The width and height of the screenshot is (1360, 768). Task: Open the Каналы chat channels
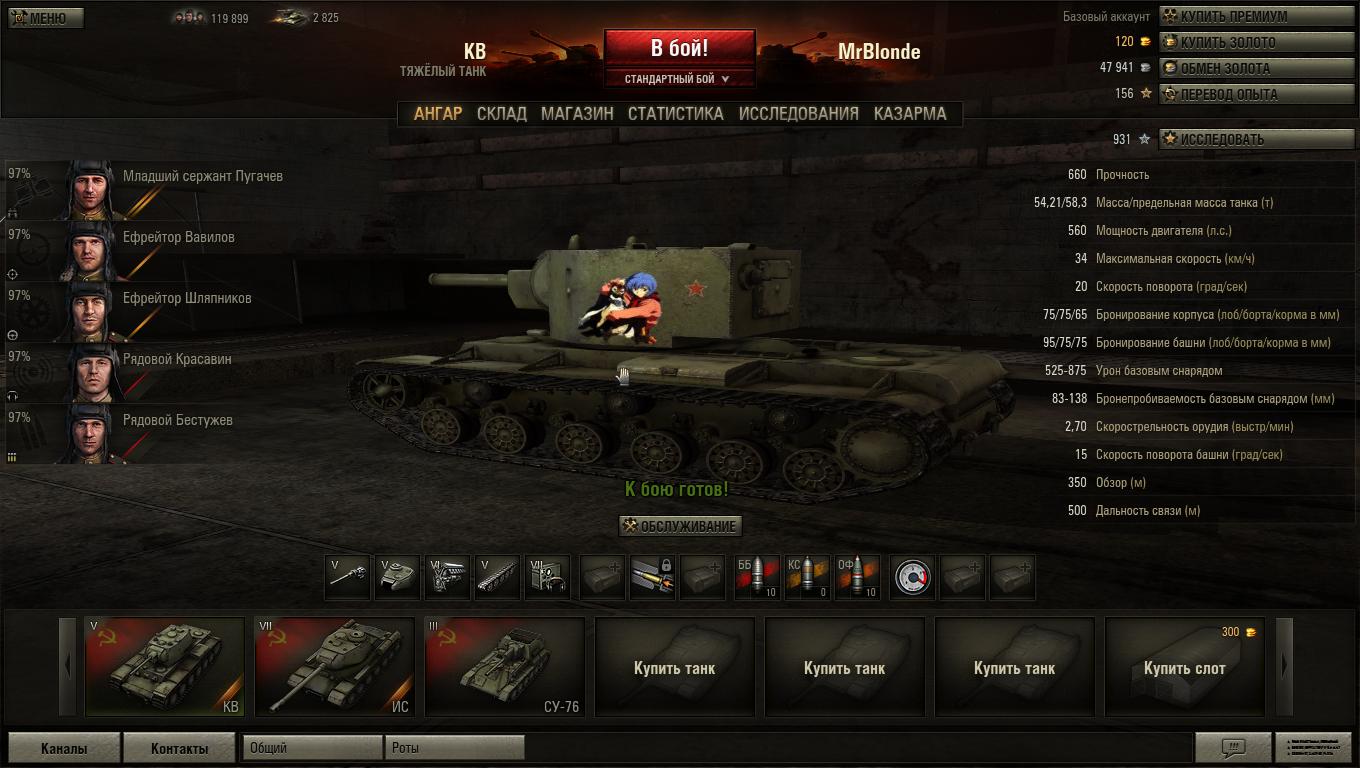coord(64,748)
